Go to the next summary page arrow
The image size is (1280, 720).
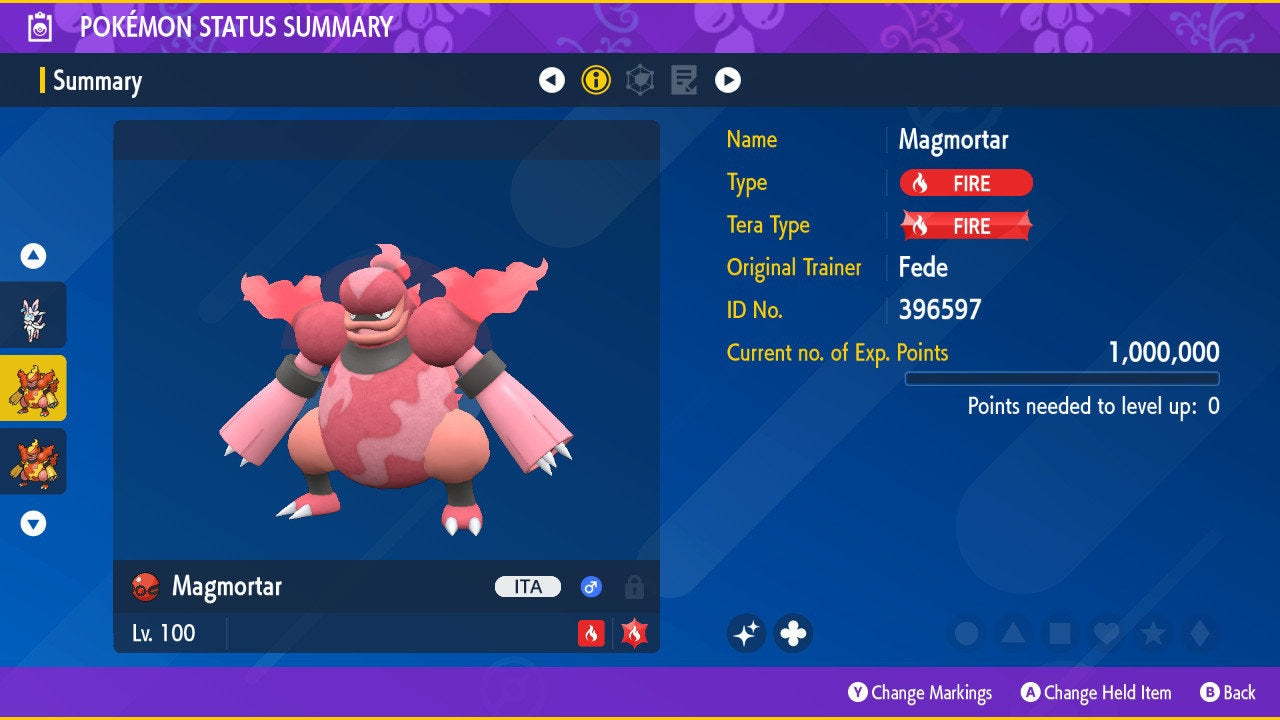[728, 81]
